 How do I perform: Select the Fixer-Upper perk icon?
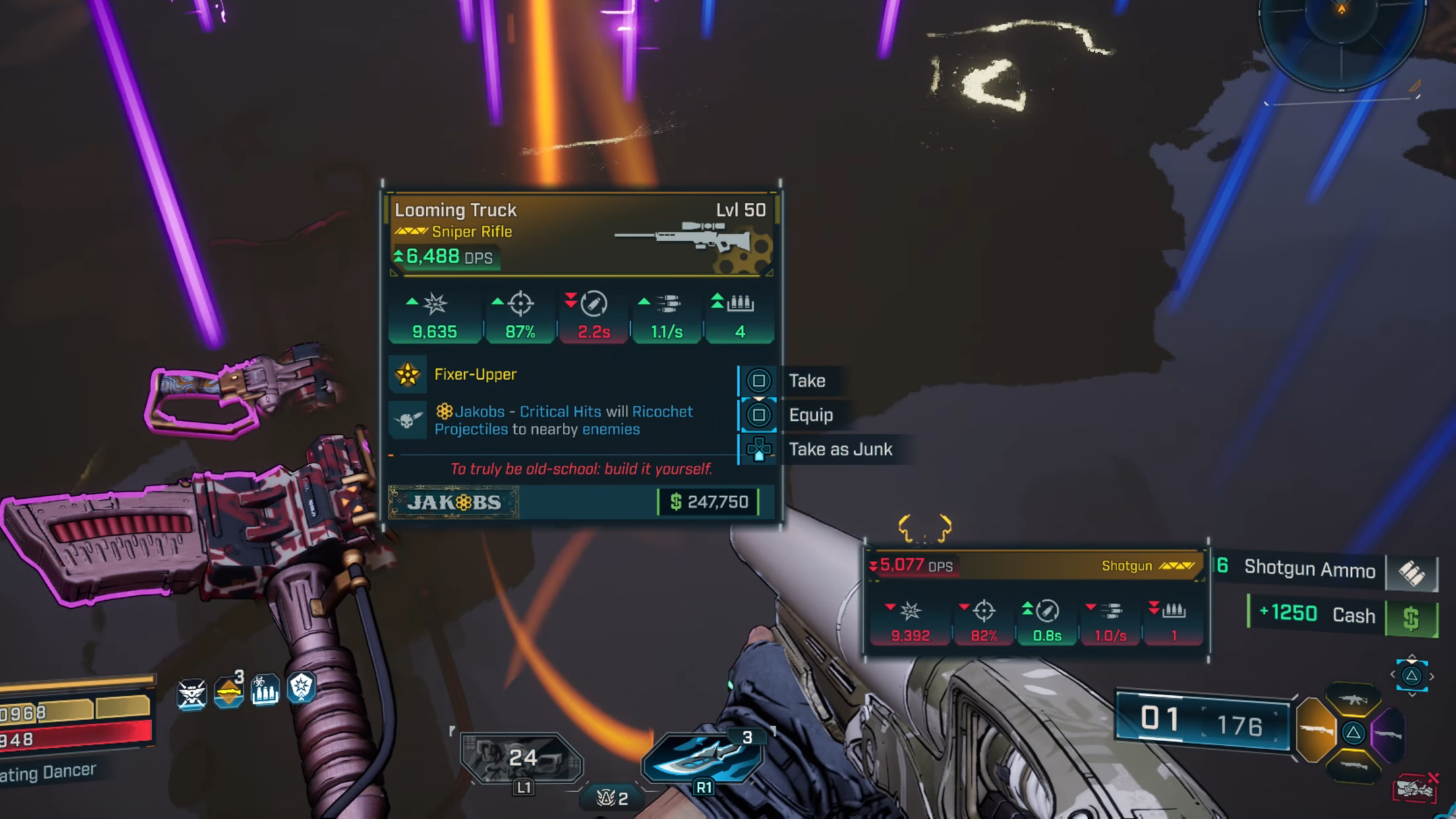407,374
